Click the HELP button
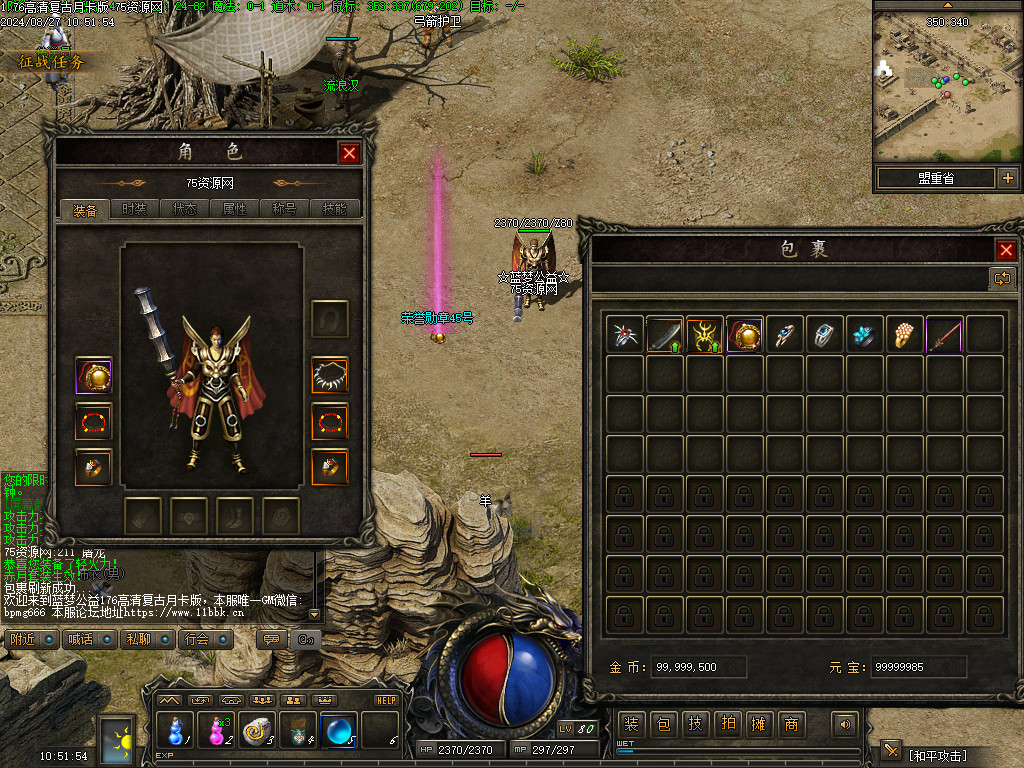Screen dimensions: 1024x768 coord(386,700)
